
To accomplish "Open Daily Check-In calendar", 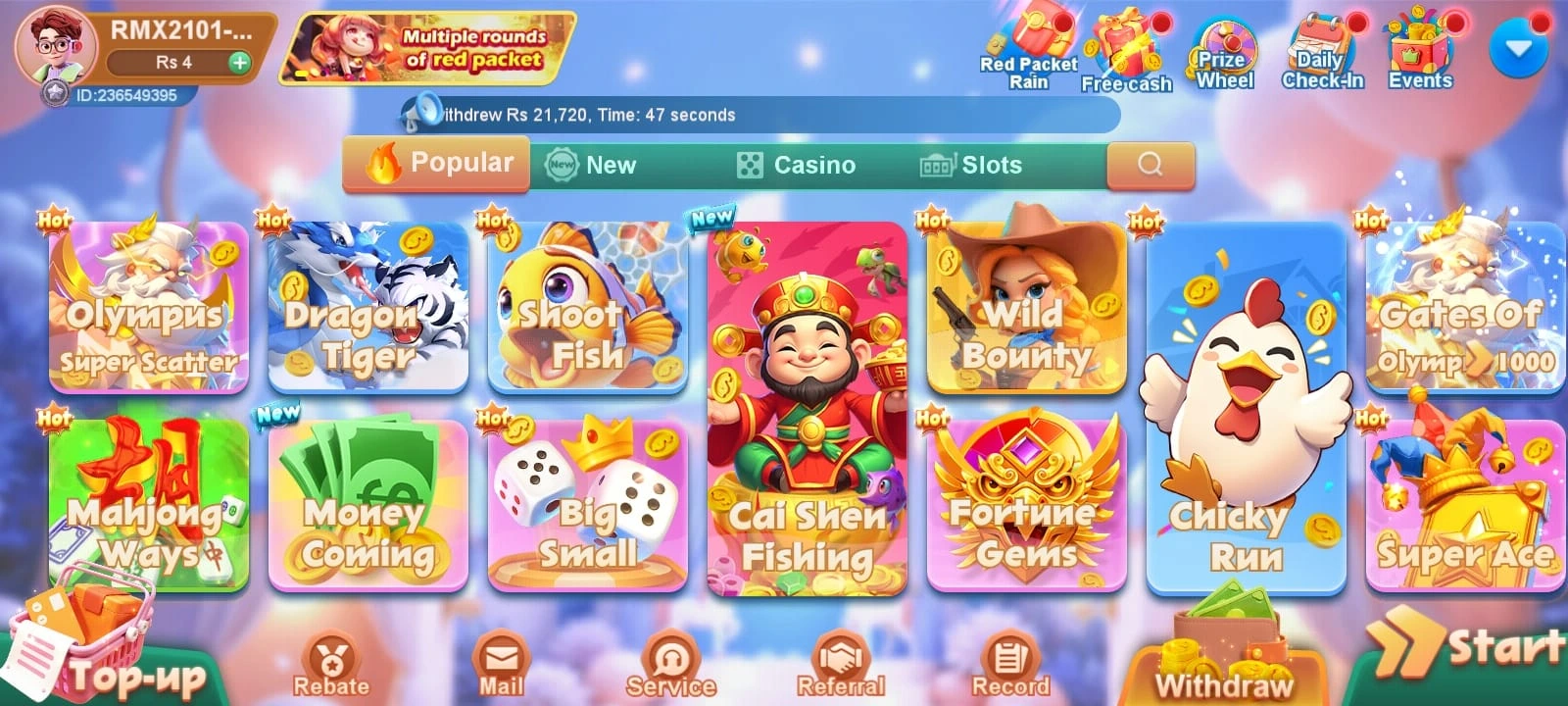I will tap(1322, 53).
